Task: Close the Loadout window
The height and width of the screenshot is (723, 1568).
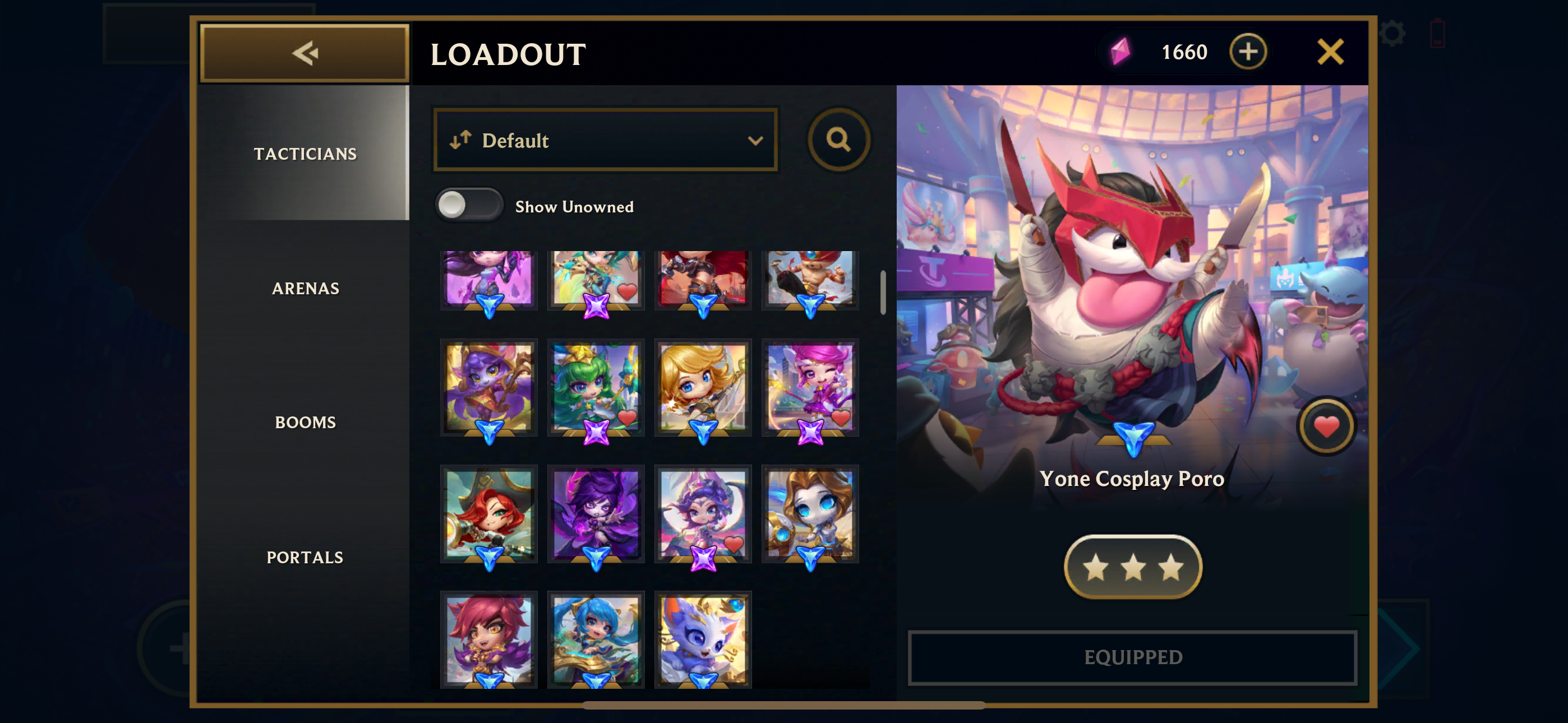Action: 1330,52
